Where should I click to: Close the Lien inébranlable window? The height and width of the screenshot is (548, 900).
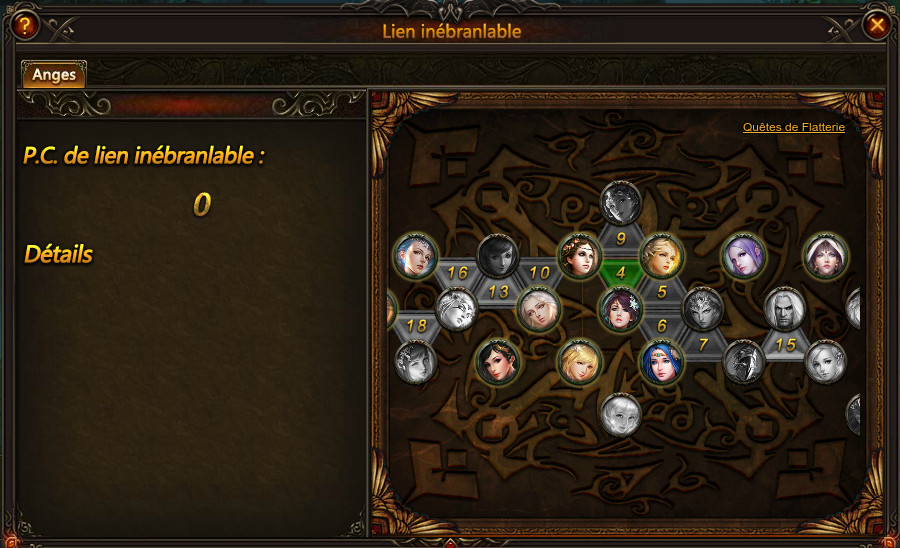click(877, 25)
